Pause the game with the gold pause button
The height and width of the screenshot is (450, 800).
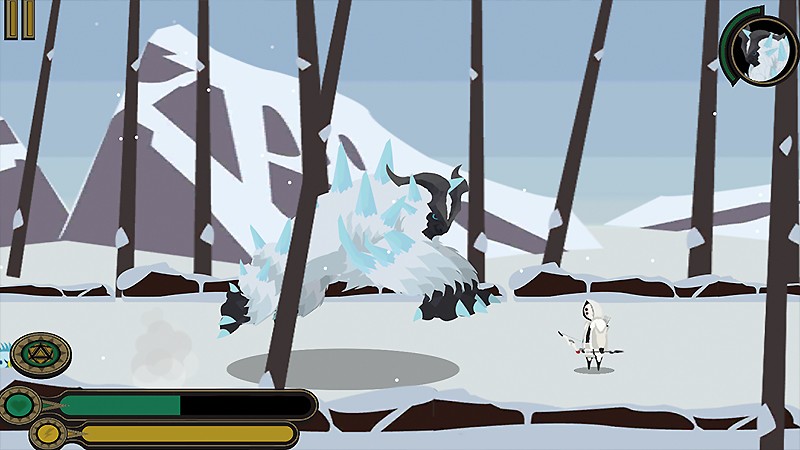pos(13,20)
